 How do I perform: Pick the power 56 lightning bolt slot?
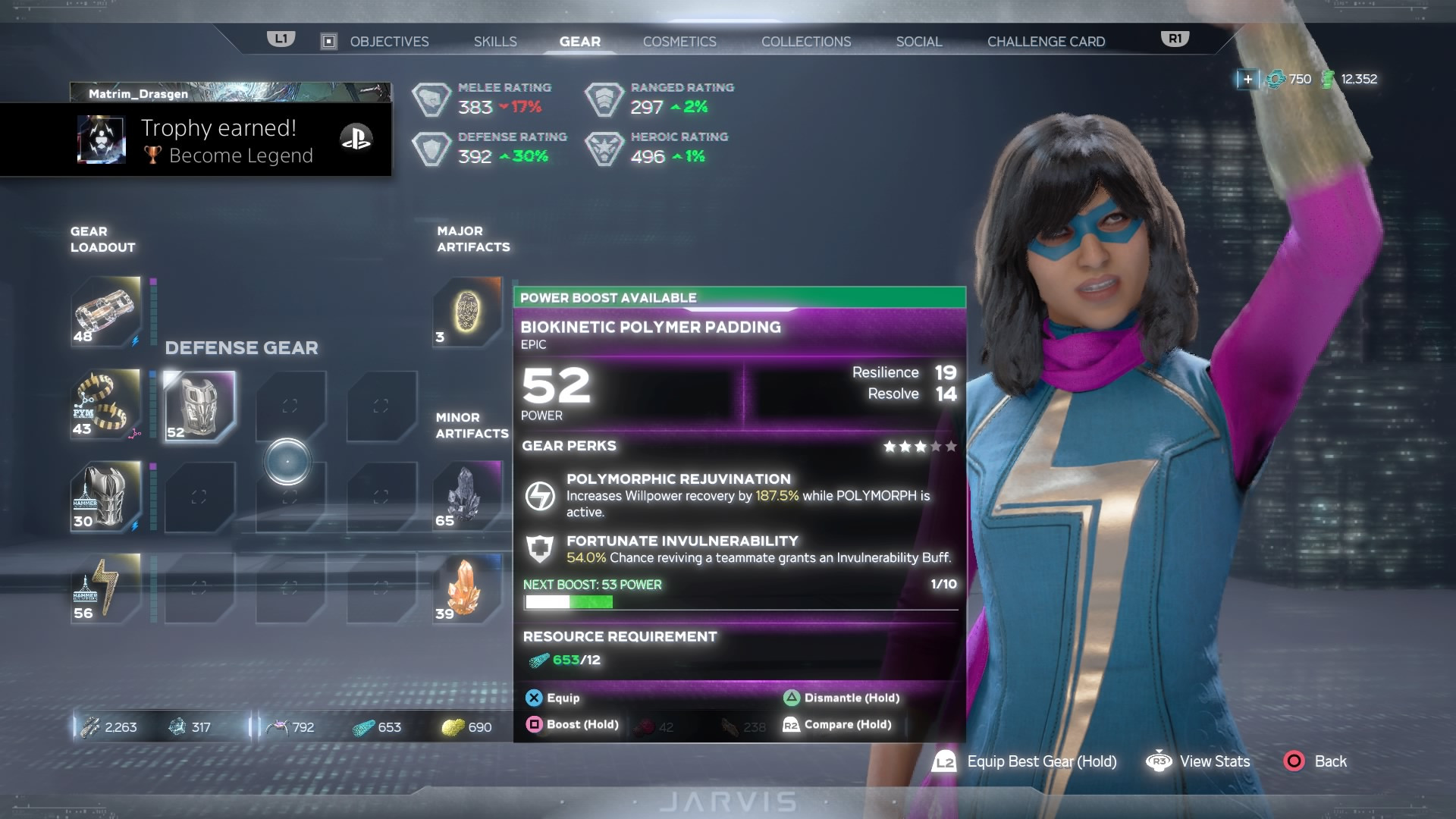click(x=106, y=588)
